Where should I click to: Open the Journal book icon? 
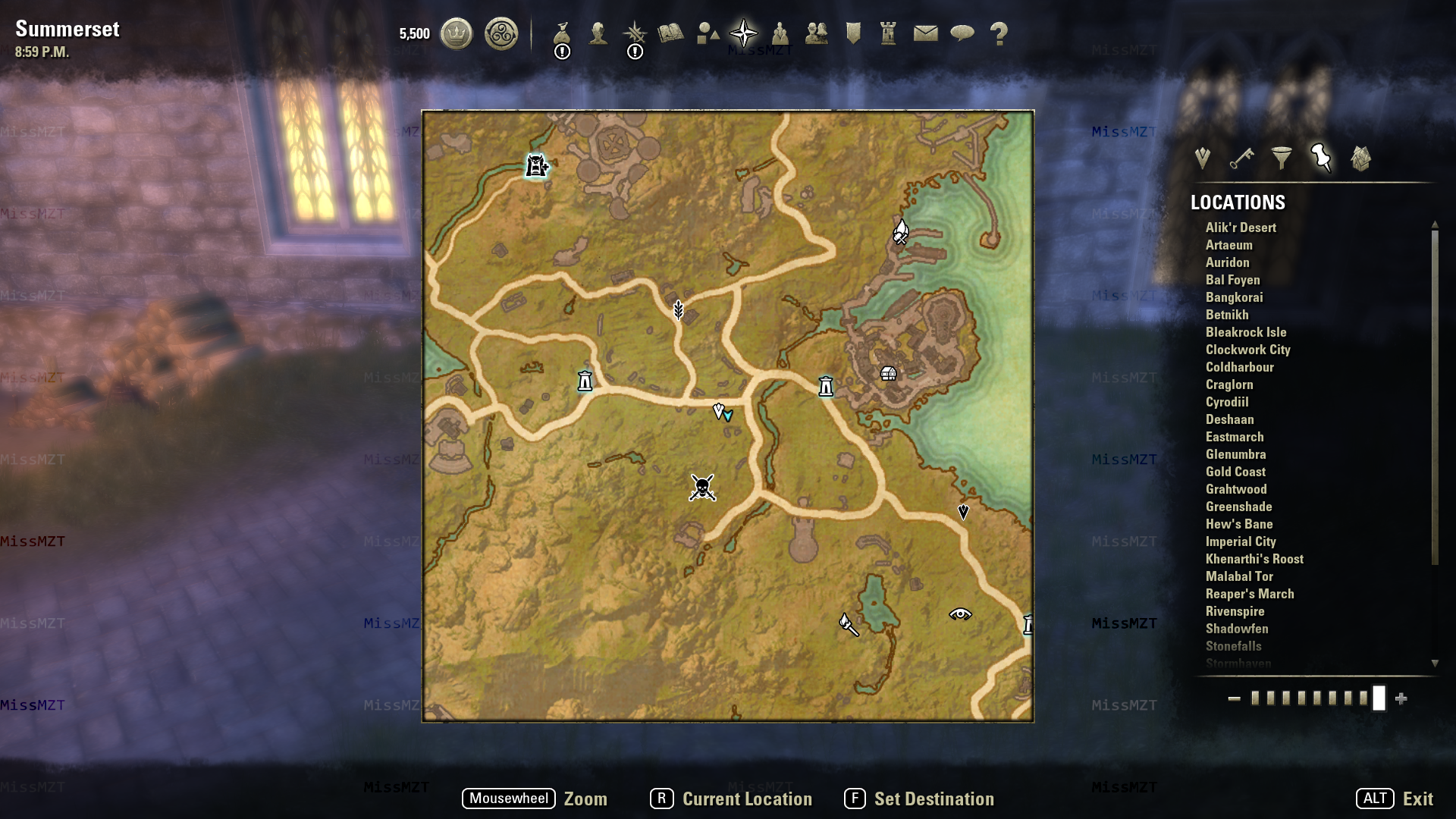(x=672, y=33)
